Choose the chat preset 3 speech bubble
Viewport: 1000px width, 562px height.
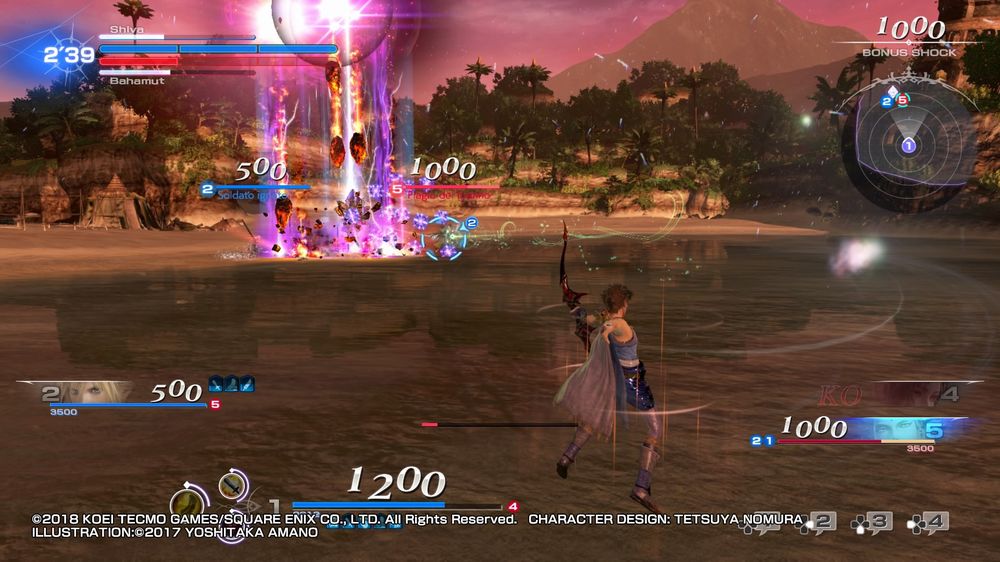pos(872,521)
